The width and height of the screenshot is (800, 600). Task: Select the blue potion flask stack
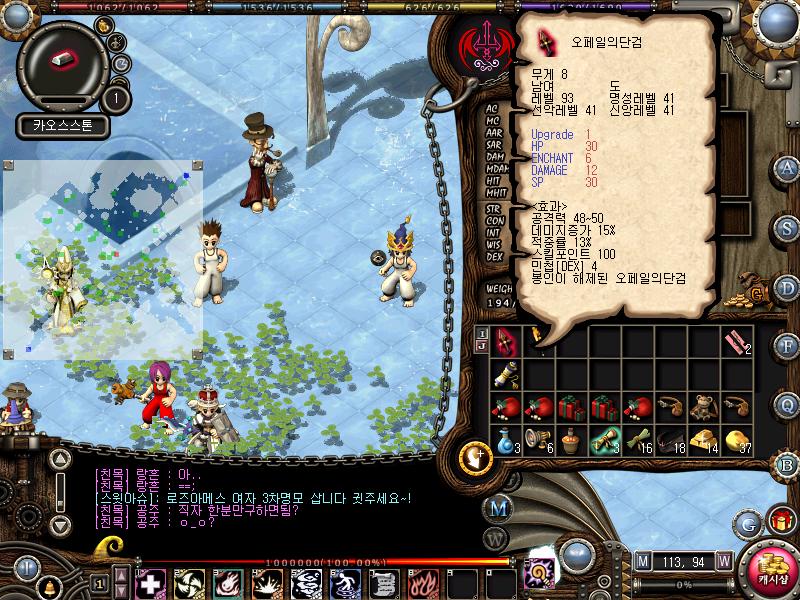506,439
